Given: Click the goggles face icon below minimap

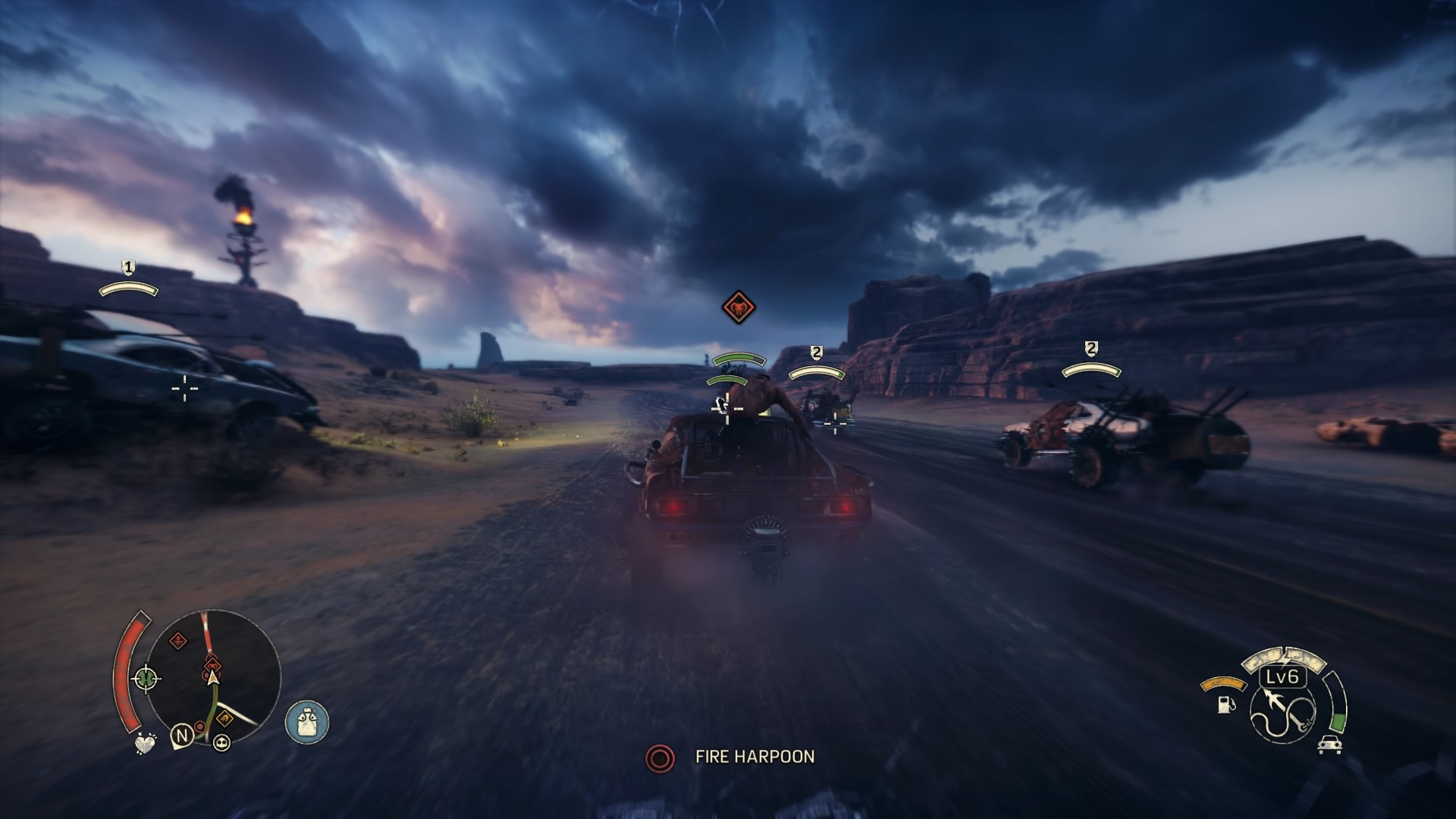Looking at the screenshot, I should tap(221, 742).
